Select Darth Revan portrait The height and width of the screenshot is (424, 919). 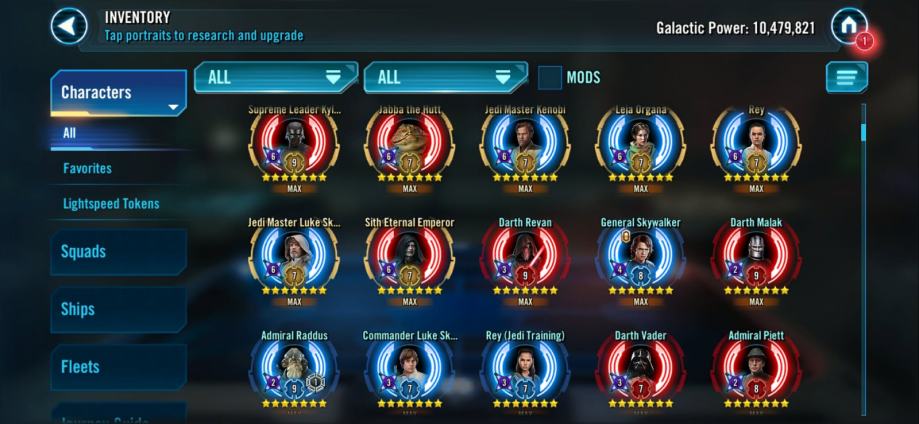click(525, 260)
